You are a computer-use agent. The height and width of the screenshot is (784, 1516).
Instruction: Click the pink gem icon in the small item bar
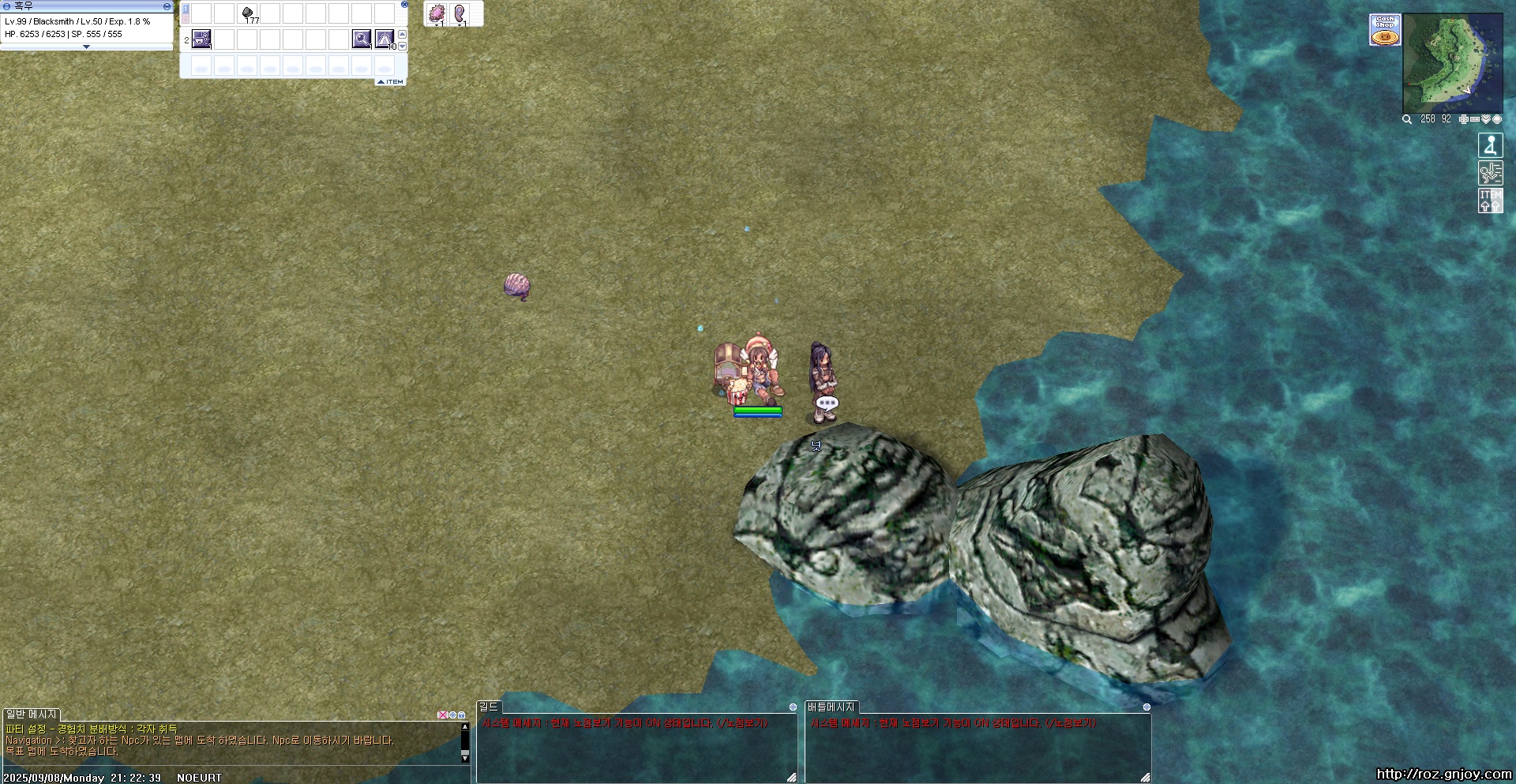coord(437,13)
